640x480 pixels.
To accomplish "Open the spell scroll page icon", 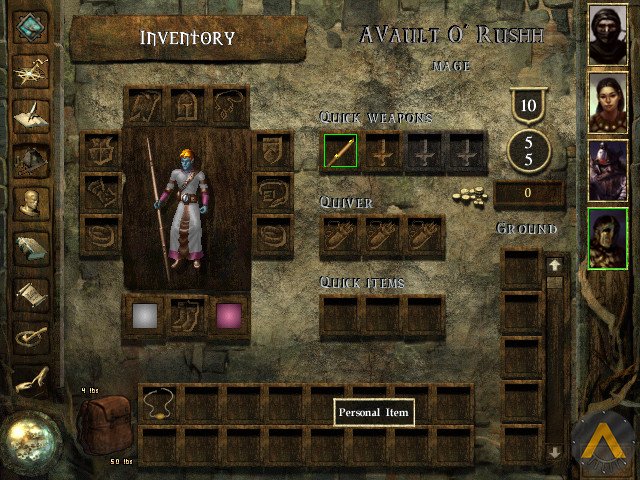I will pyautogui.click(x=33, y=293).
